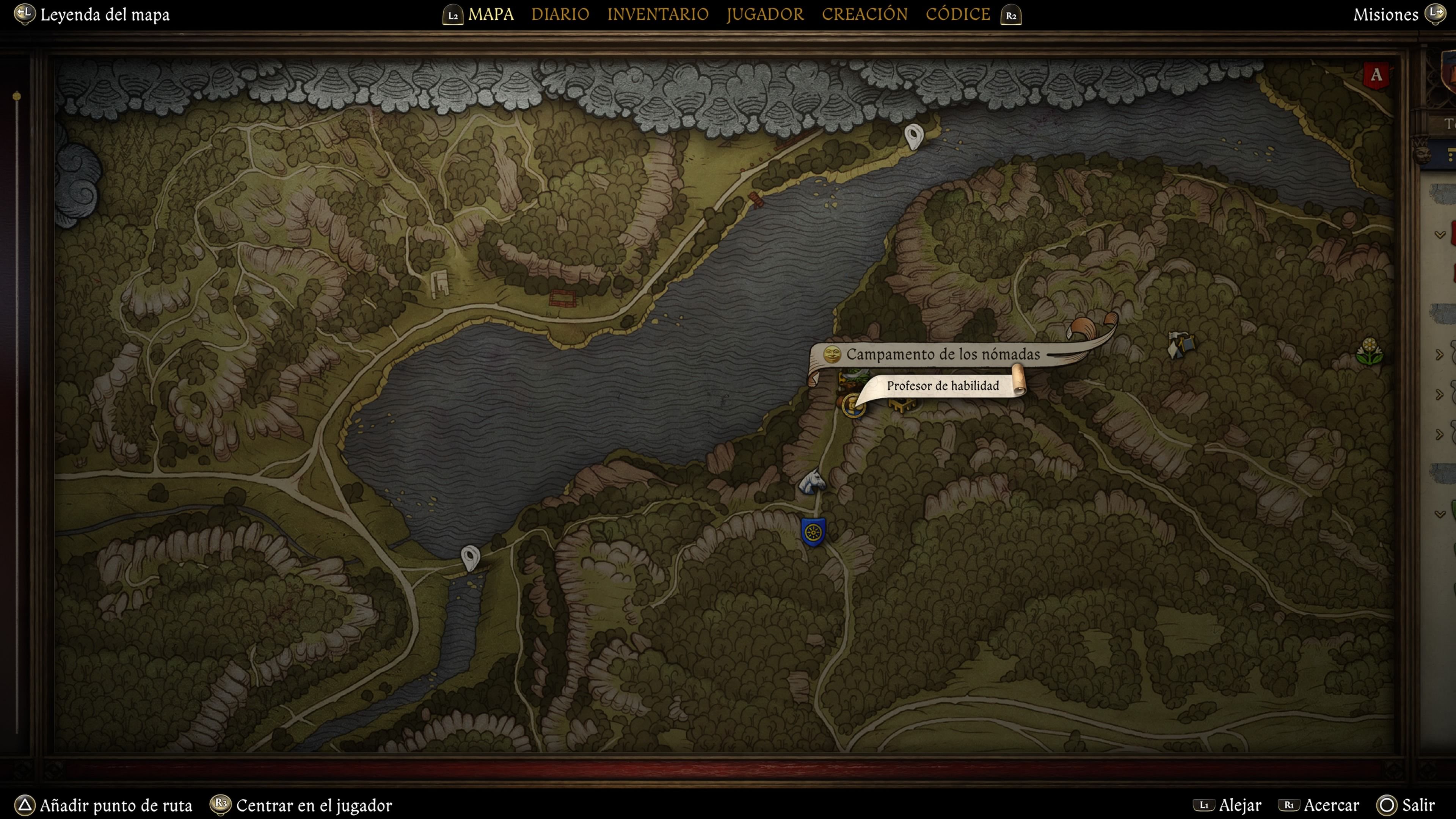Click the blue shield wheel marker
This screenshot has height=819, width=1456.
click(813, 532)
